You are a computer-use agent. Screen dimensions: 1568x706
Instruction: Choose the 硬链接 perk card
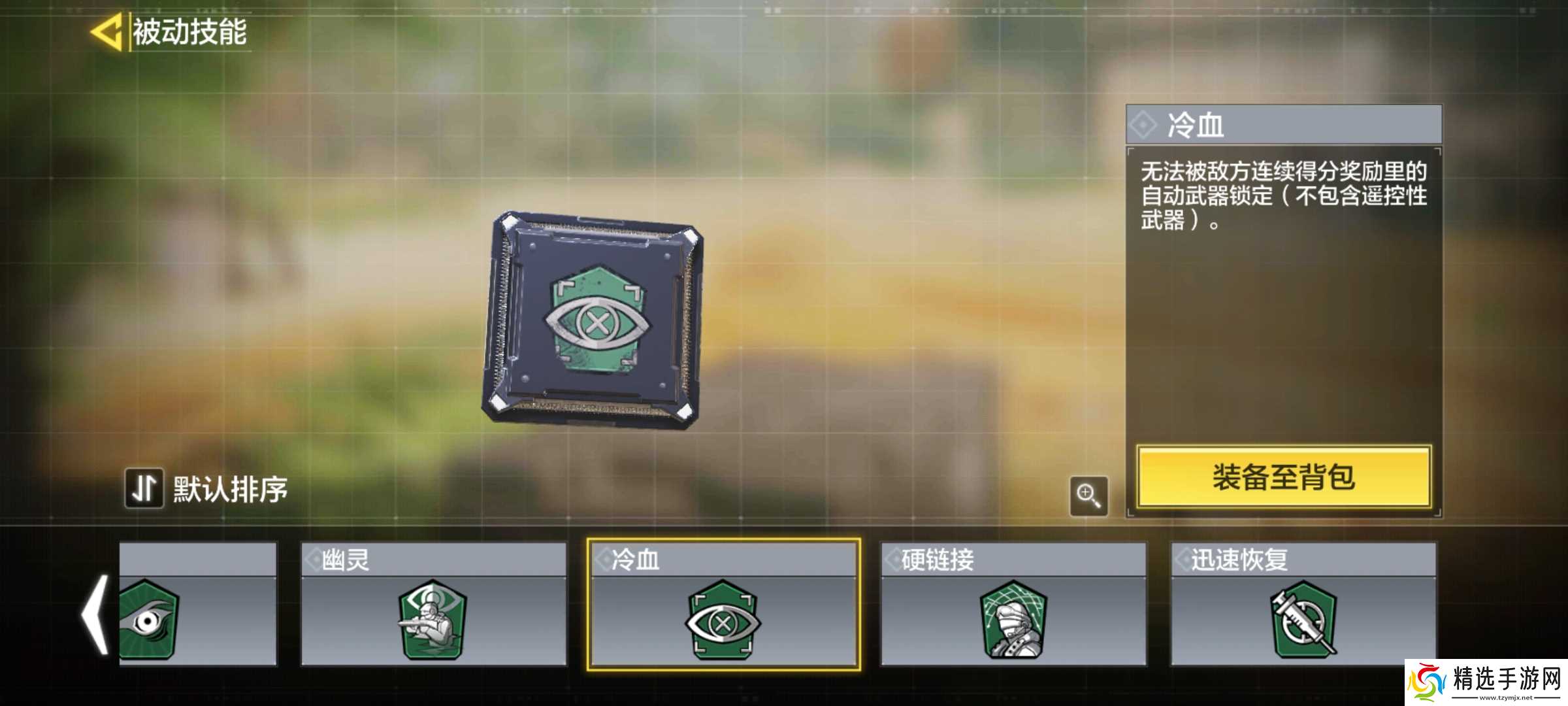click(1013, 604)
